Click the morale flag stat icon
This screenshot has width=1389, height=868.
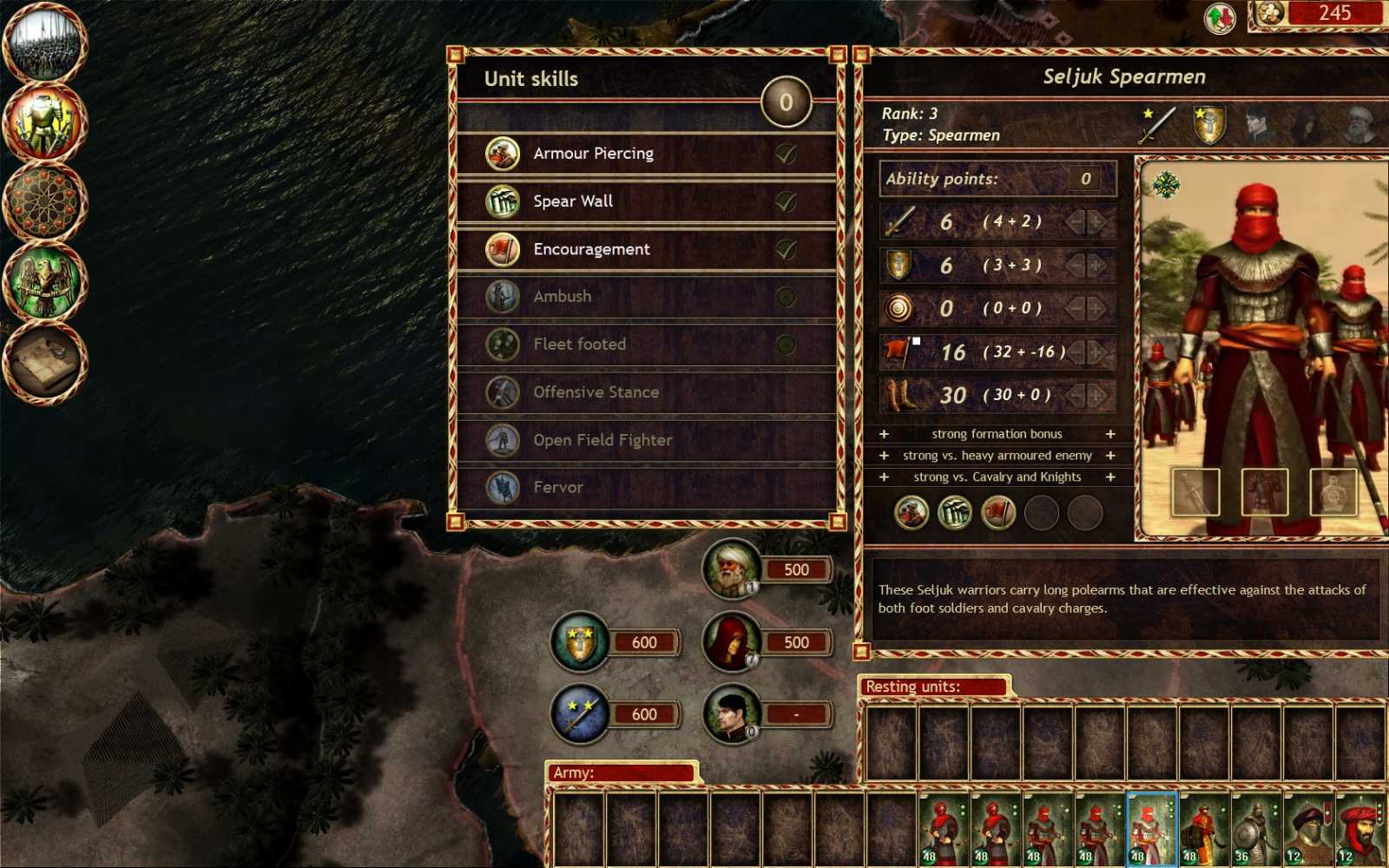tap(900, 352)
